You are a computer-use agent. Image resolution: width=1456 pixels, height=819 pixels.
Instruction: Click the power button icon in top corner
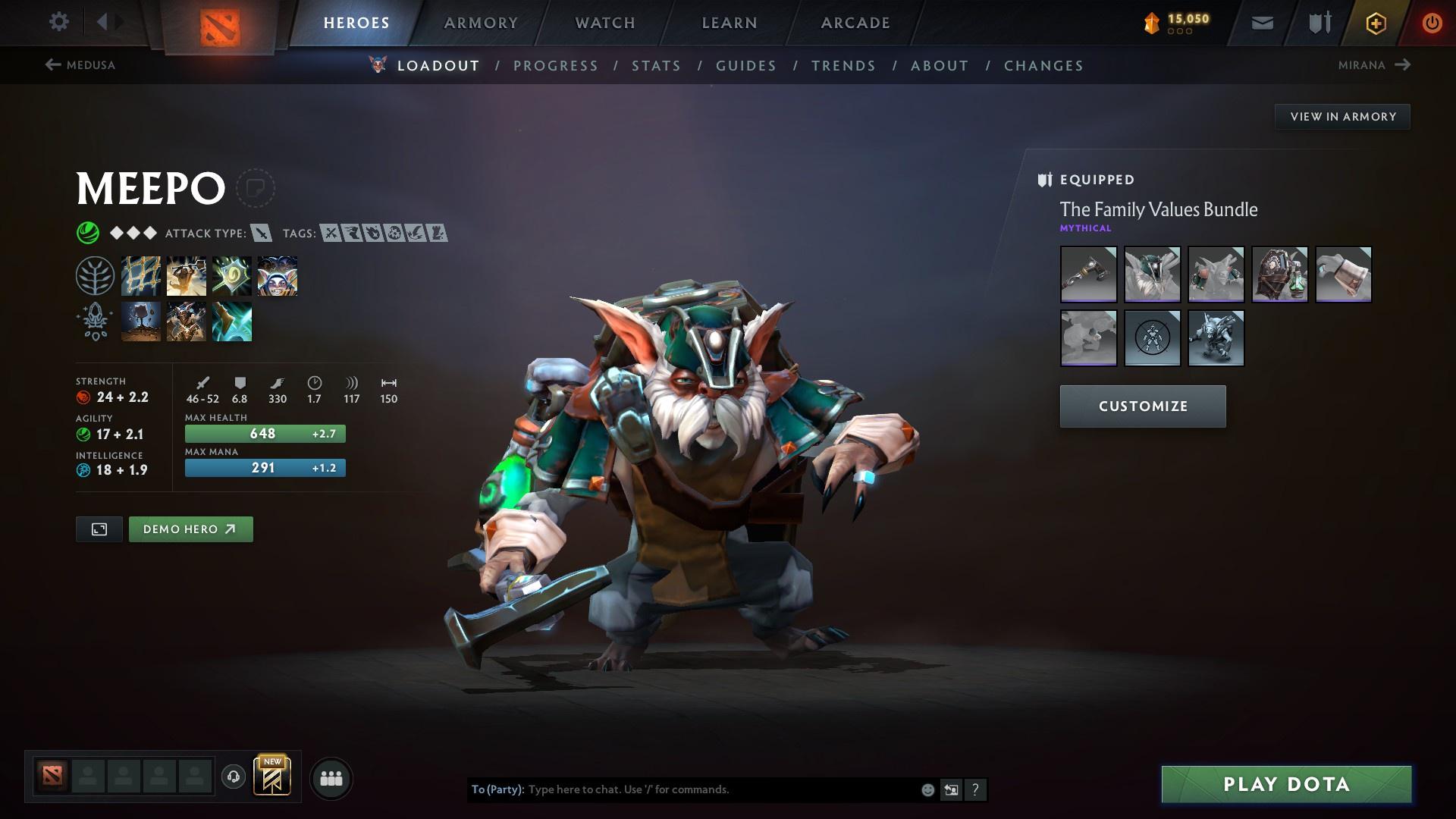(1430, 23)
